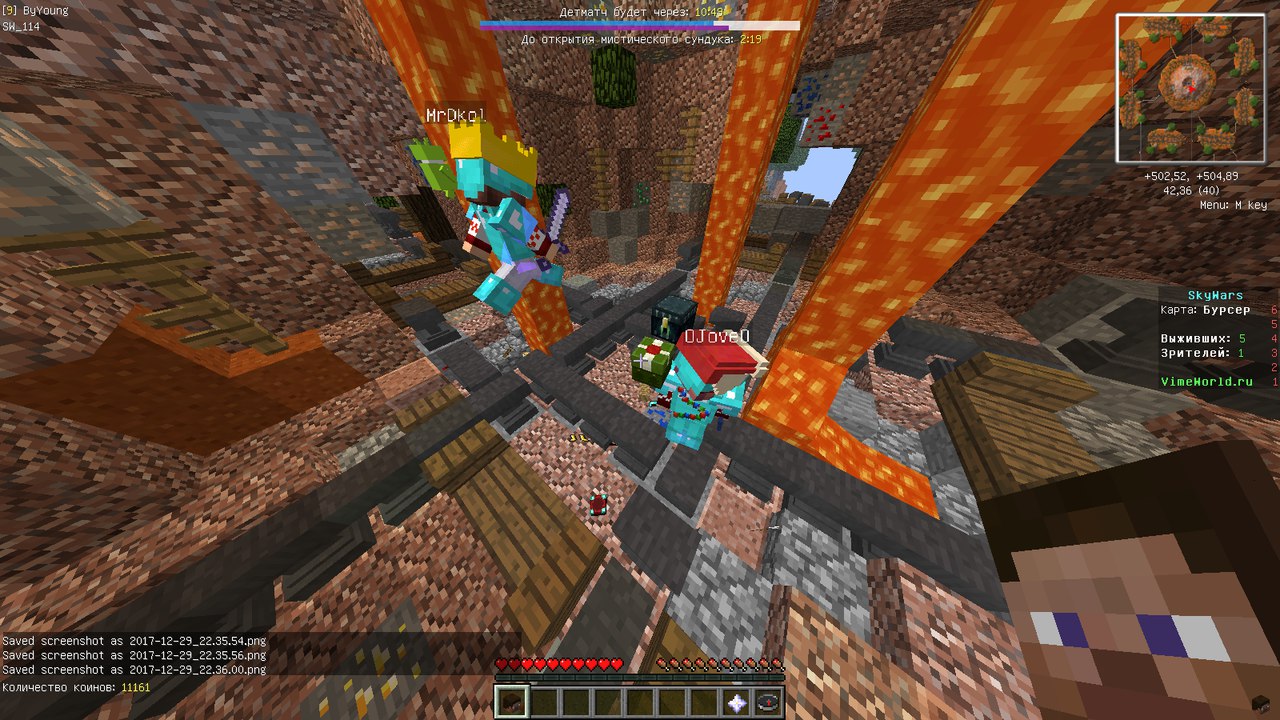Click the circular minimap
Viewport: 1280px width, 720px height.
click(1190, 88)
